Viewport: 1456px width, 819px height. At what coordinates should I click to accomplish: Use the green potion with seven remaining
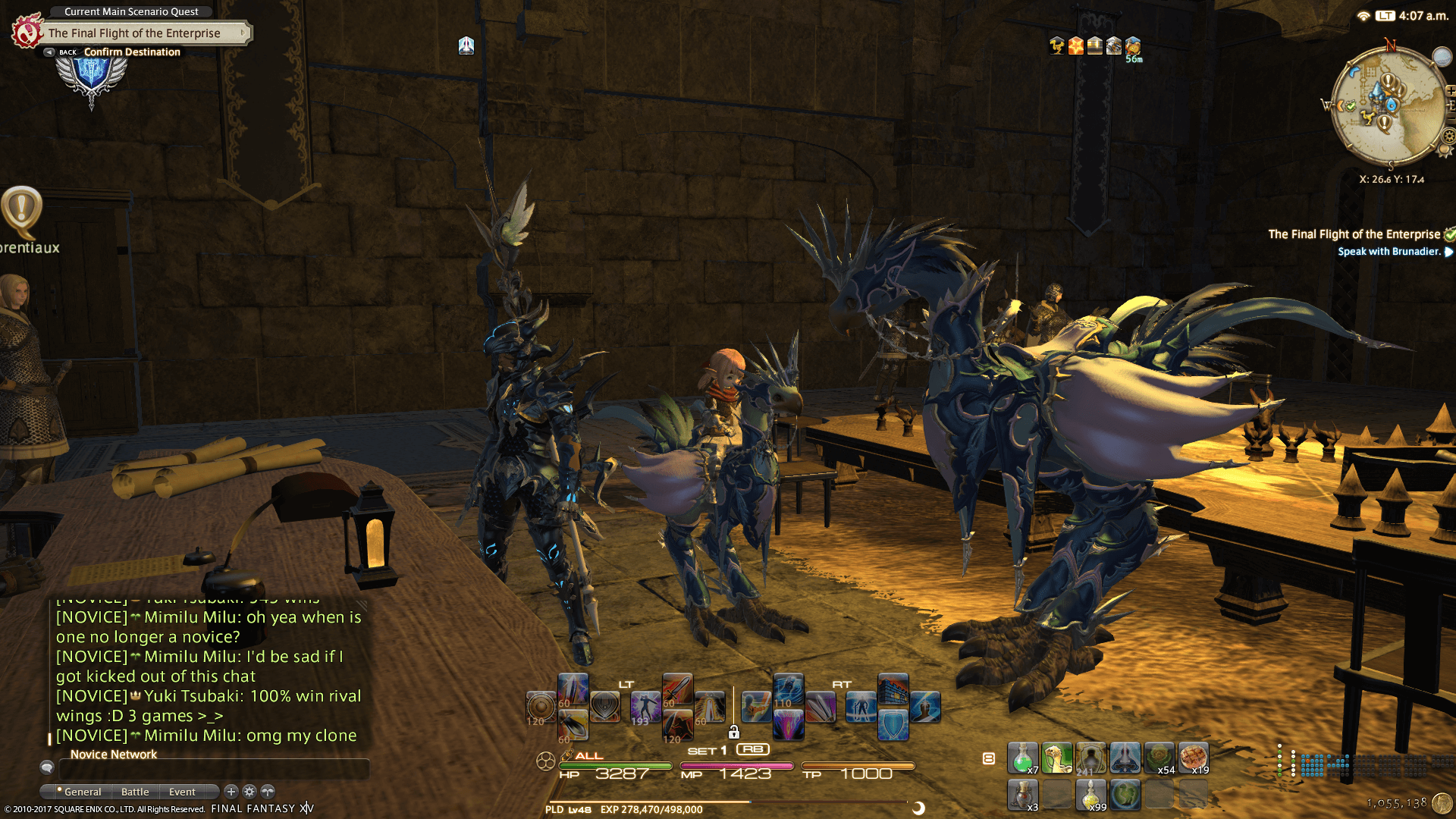point(1022,758)
